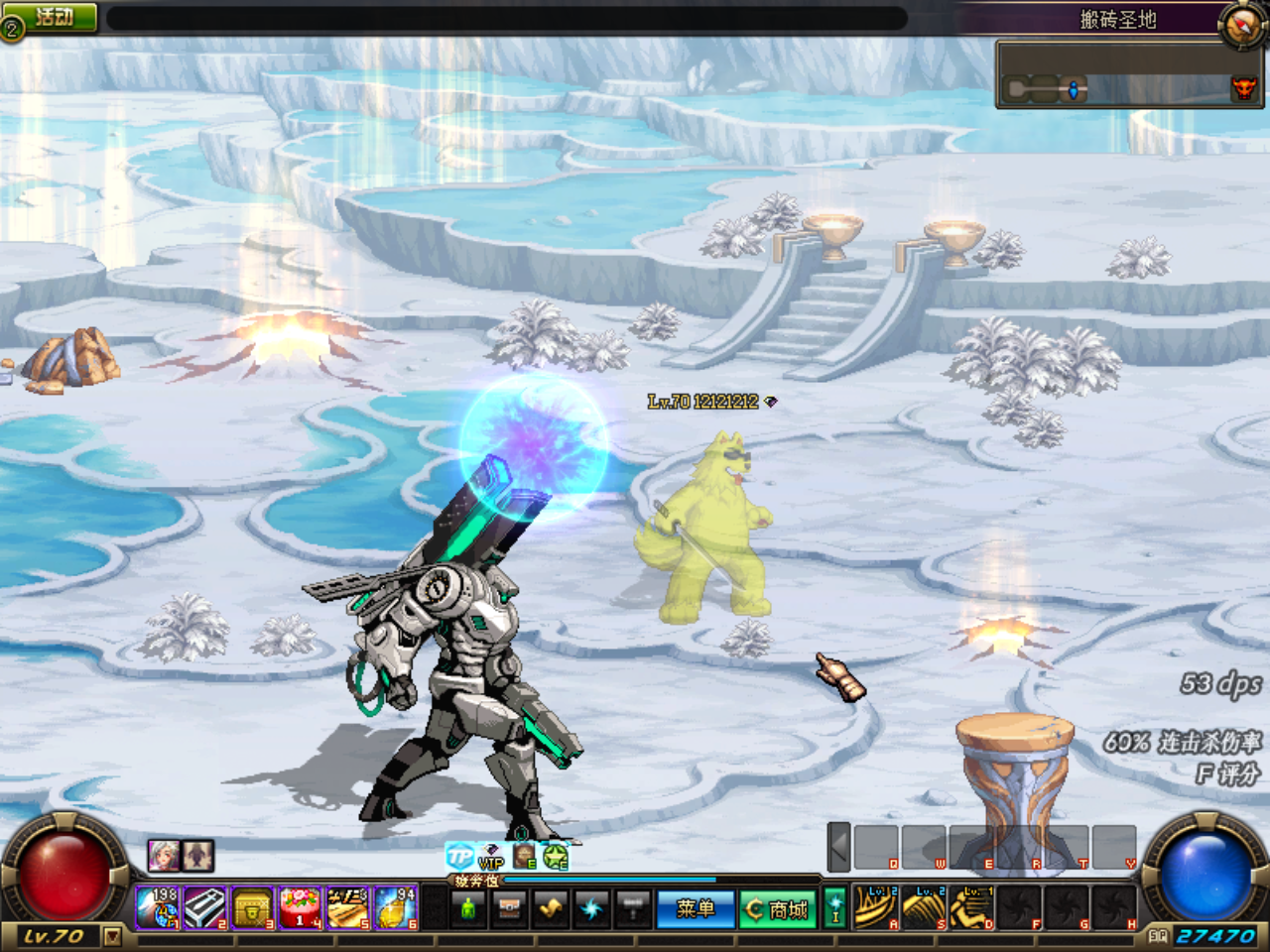Screen dimensions: 1270x952
Task: Activate the skill in slot D
Action: tap(971, 907)
